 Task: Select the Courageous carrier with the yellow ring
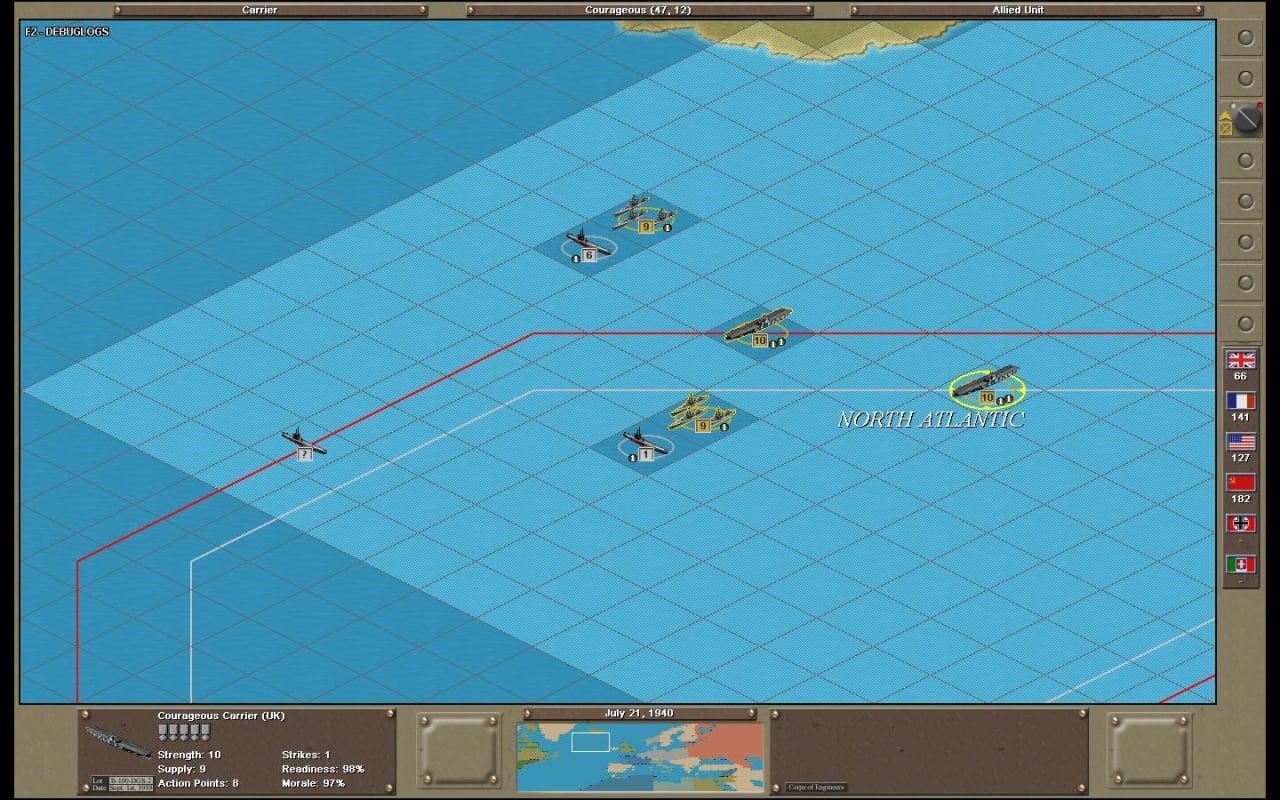tap(985, 383)
